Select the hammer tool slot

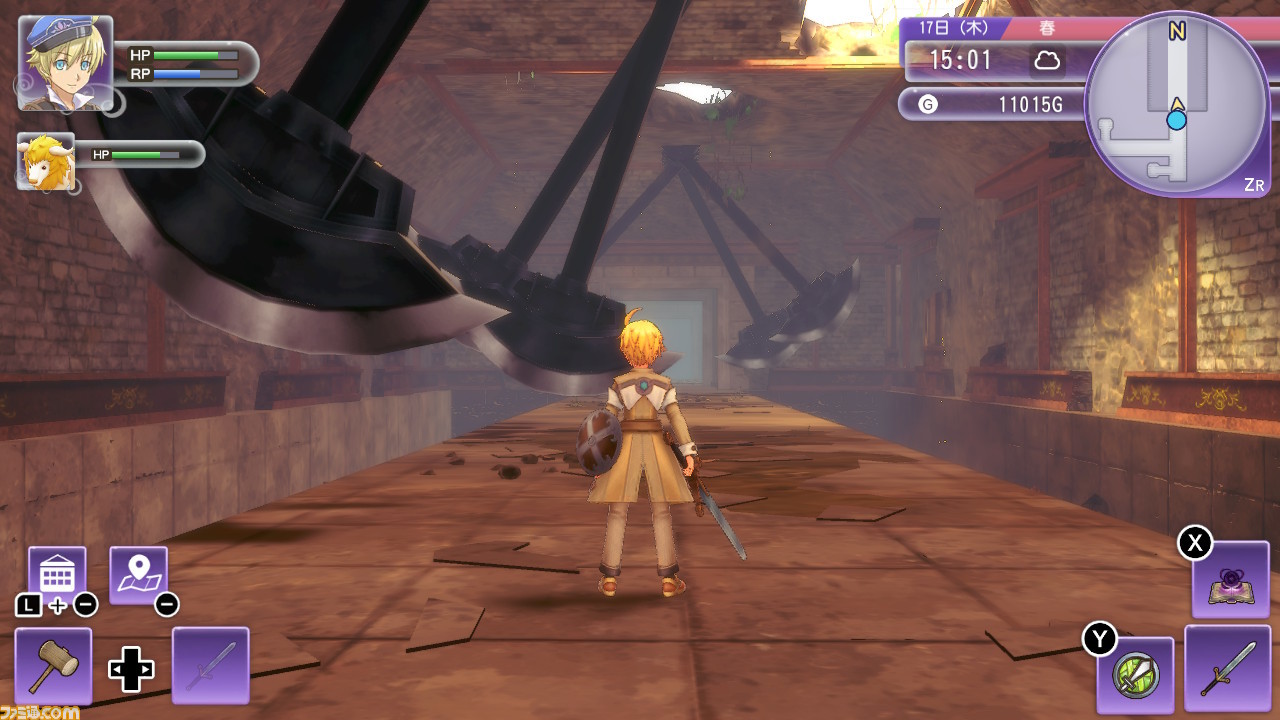coord(53,665)
